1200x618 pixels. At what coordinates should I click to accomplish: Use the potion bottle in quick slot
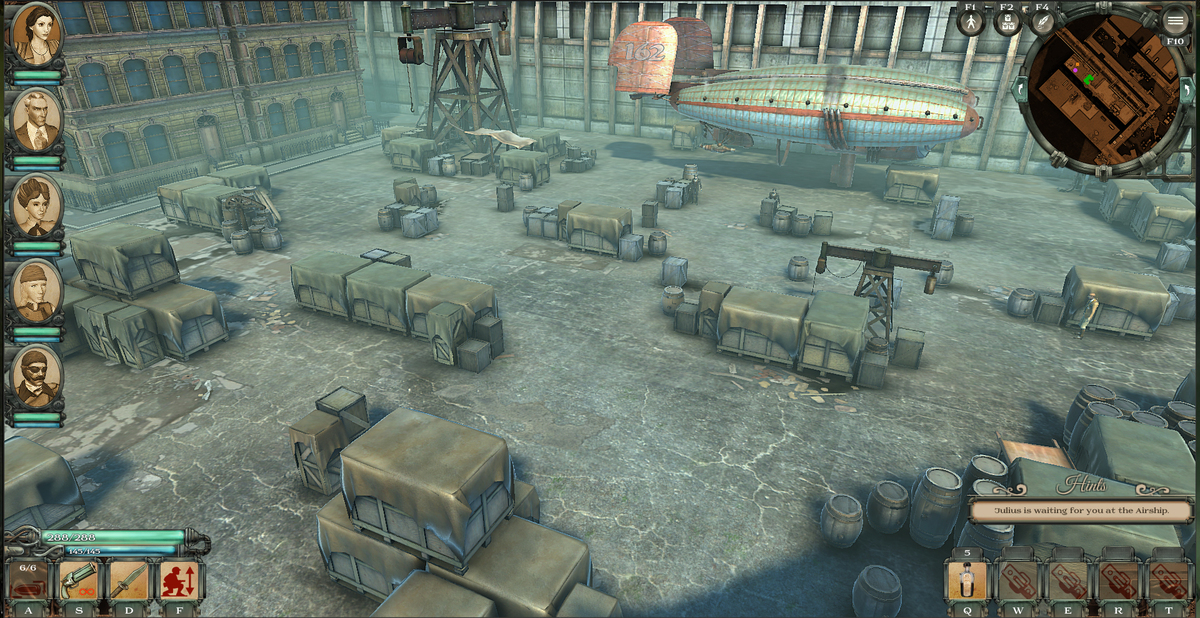pyautogui.click(x=967, y=581)
